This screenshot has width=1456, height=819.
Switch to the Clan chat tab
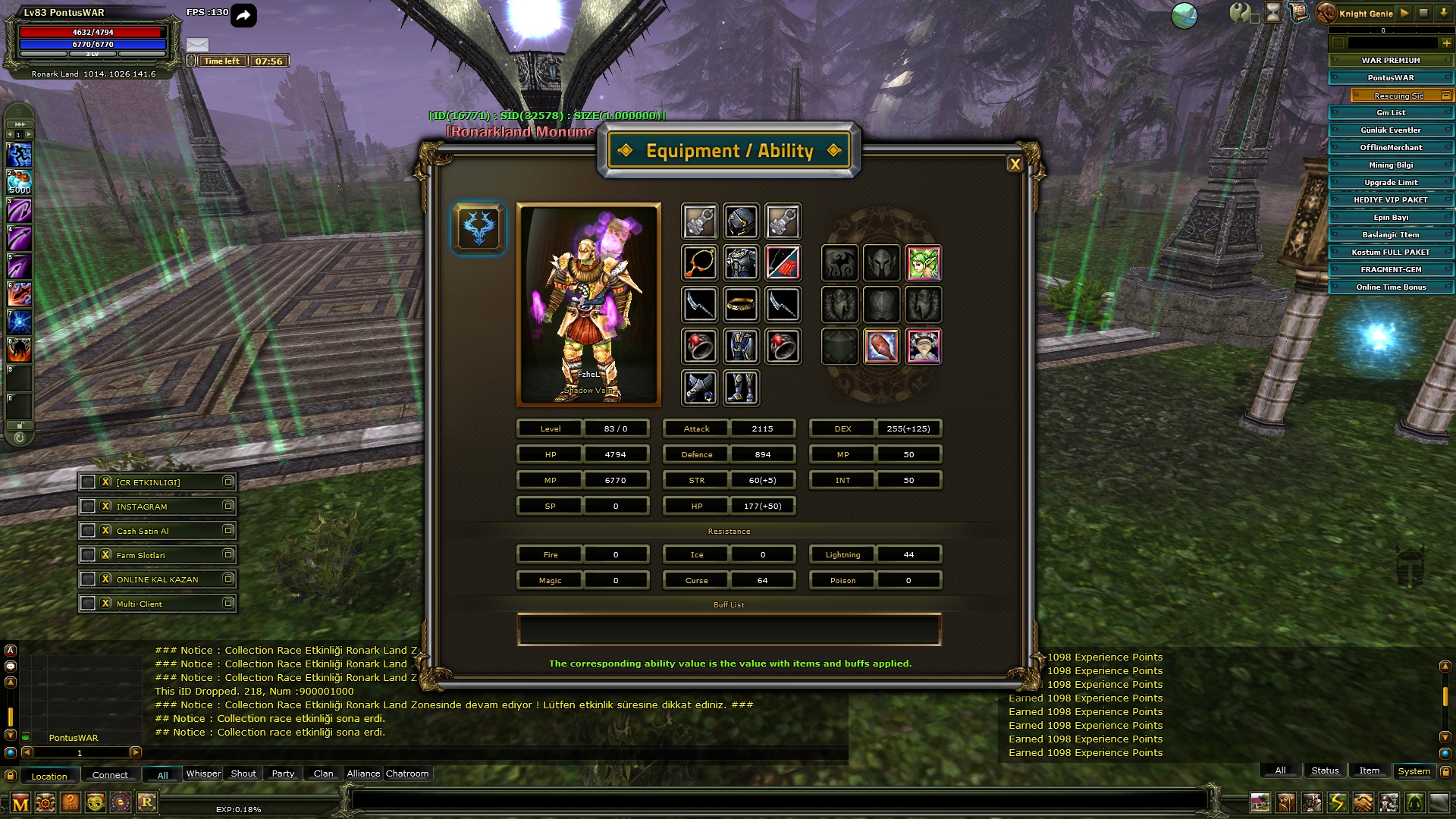coord(323,773)
